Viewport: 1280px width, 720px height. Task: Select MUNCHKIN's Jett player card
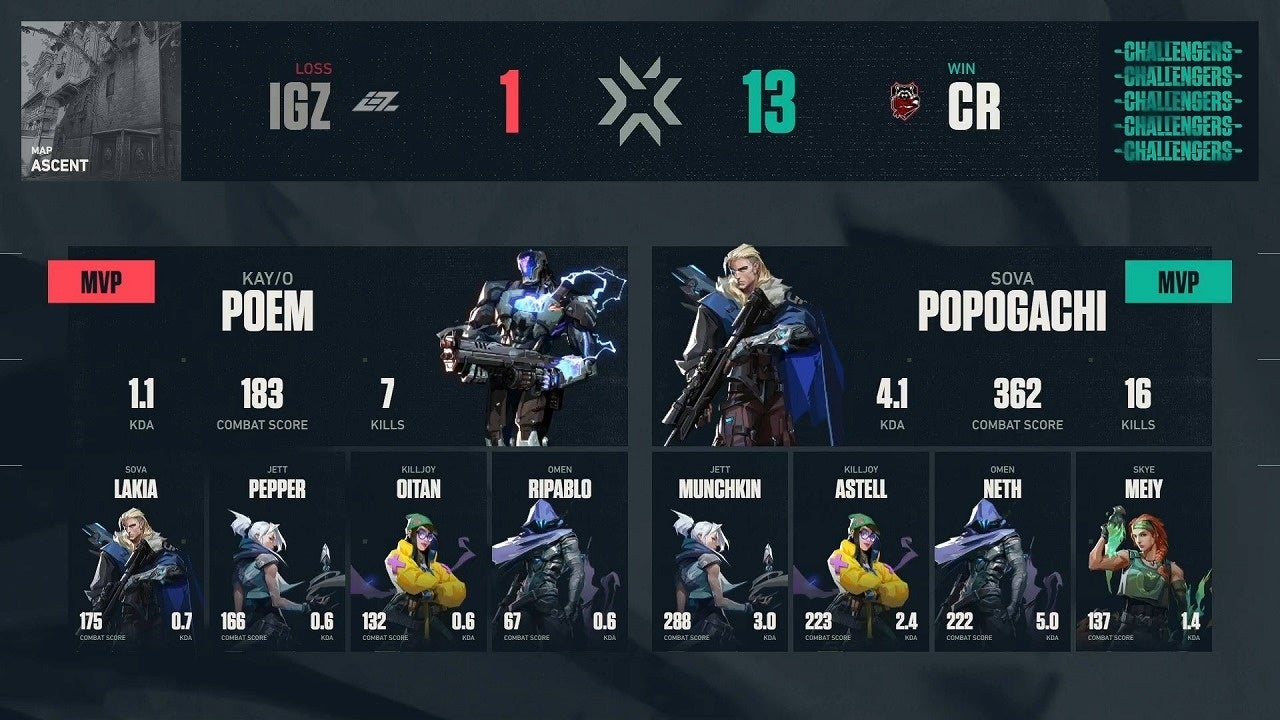(720, 552)
